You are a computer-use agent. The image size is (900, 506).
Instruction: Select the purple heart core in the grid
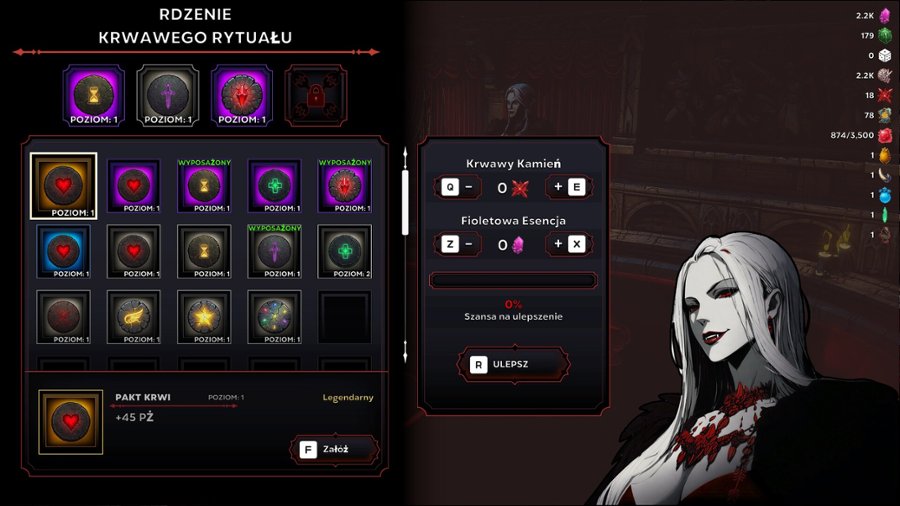(x=134, y=185)
